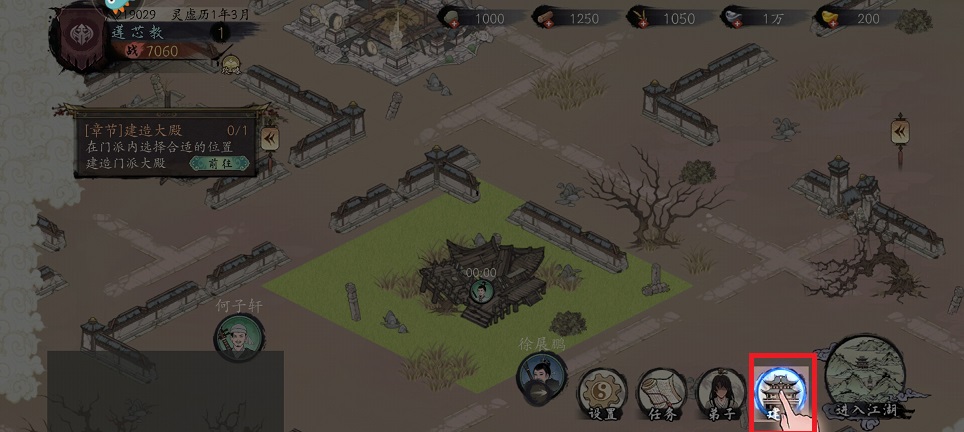Select the 徐展鹏 character portrait

538,376
